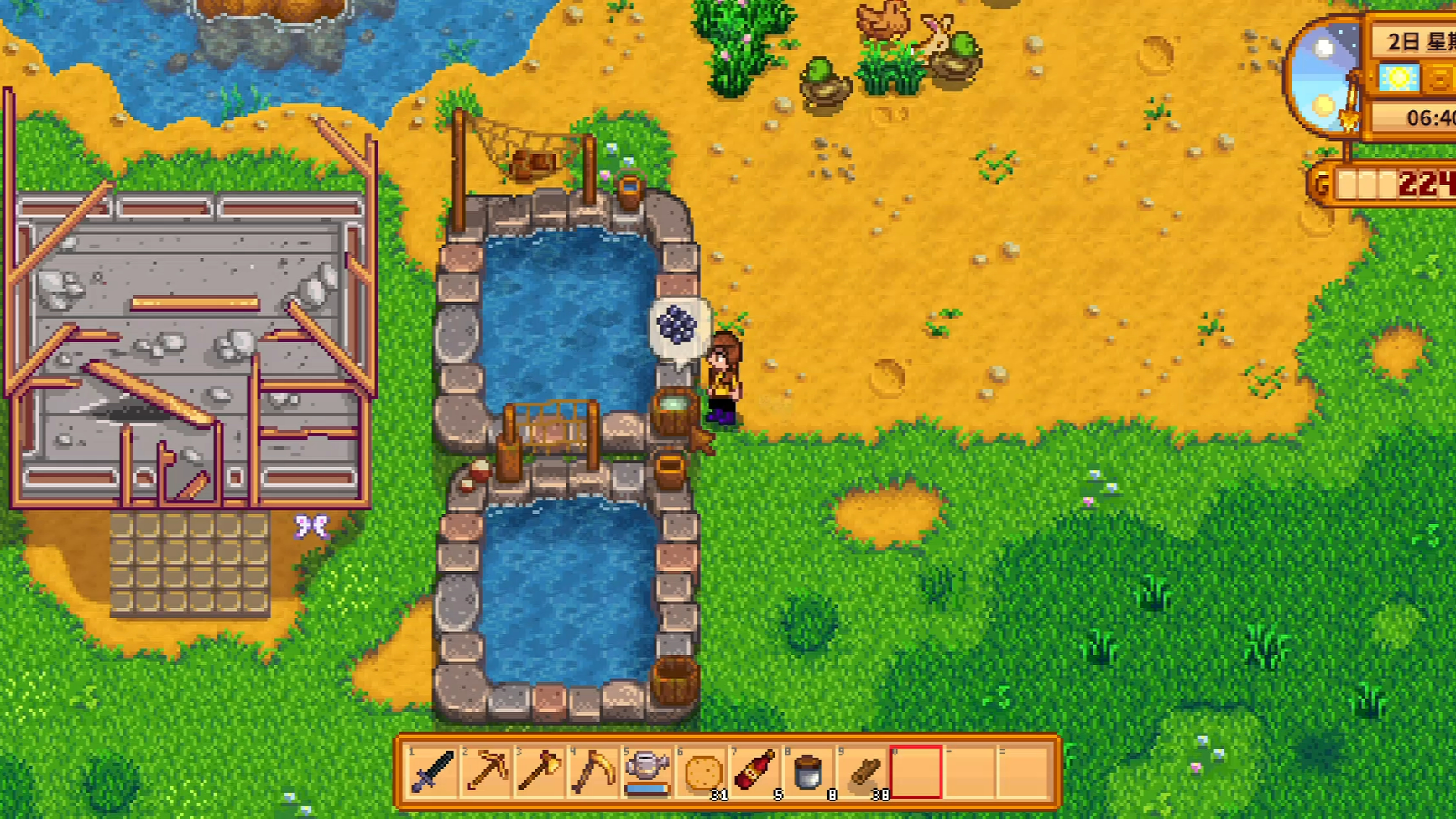Click the red-outlined empty hotbar slot
The width and height of the screenshot is (1456, 819).
pyautogui.click(x=916, y=771)
